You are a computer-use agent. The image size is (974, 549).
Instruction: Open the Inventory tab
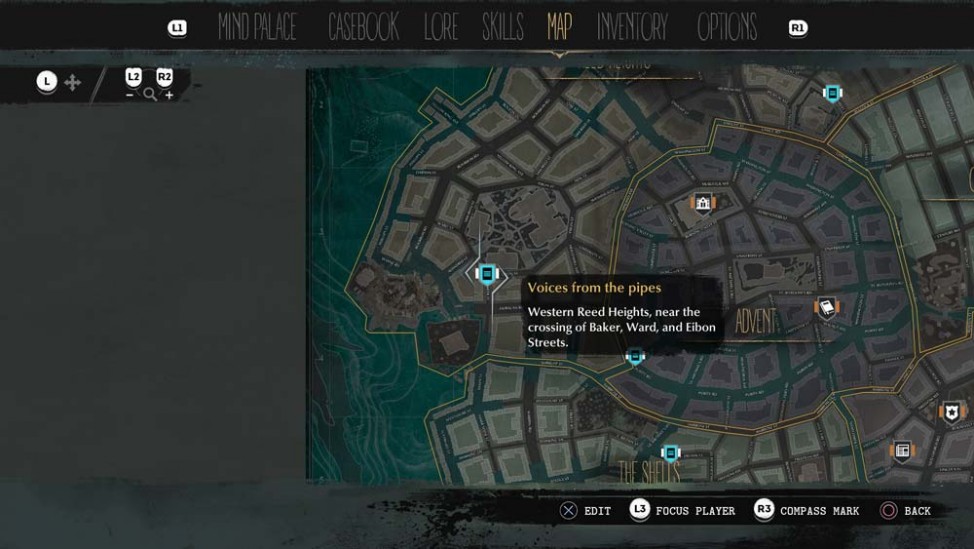tap(632, 28)
